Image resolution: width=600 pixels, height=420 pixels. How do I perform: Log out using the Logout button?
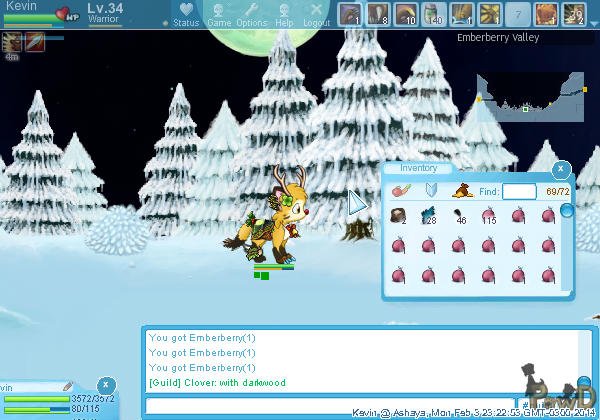pos(316,14)
